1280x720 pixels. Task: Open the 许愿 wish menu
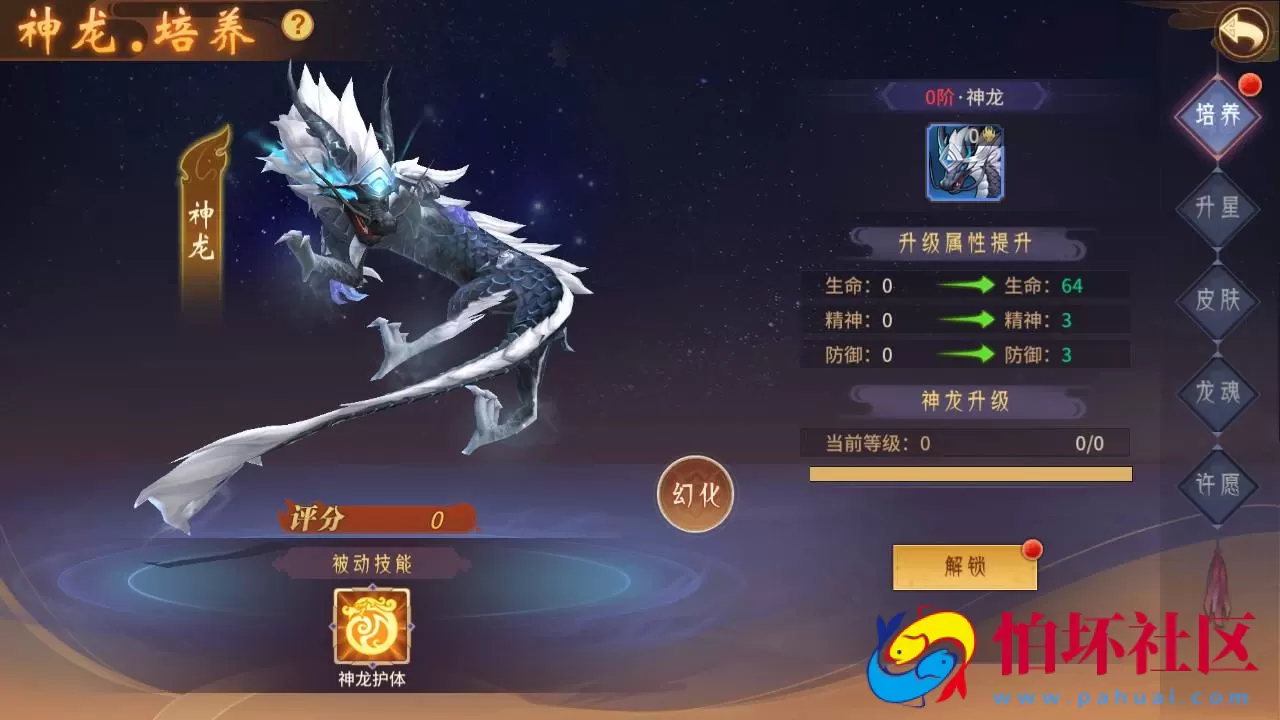pos(1218,485)
